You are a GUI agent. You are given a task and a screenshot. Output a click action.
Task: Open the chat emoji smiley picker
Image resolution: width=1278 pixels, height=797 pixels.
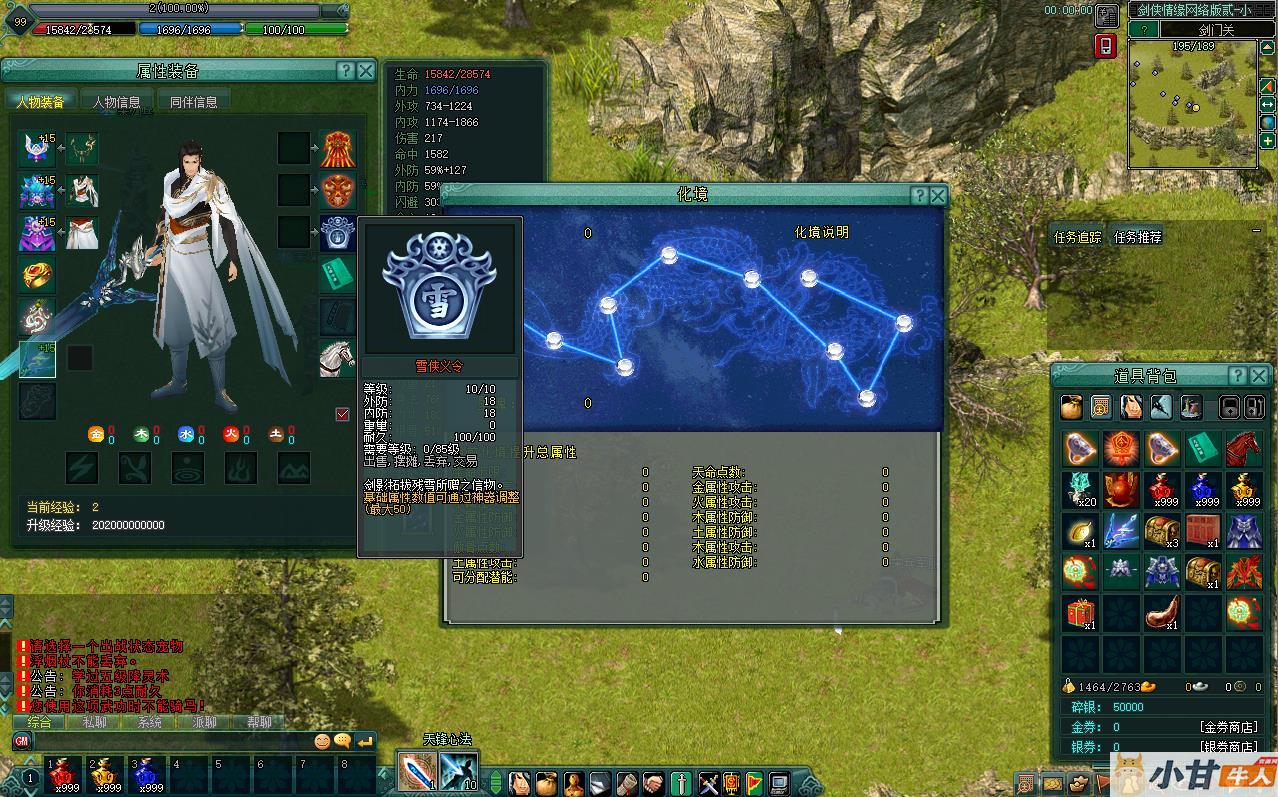pyautogui.click(x=322, y=742)
